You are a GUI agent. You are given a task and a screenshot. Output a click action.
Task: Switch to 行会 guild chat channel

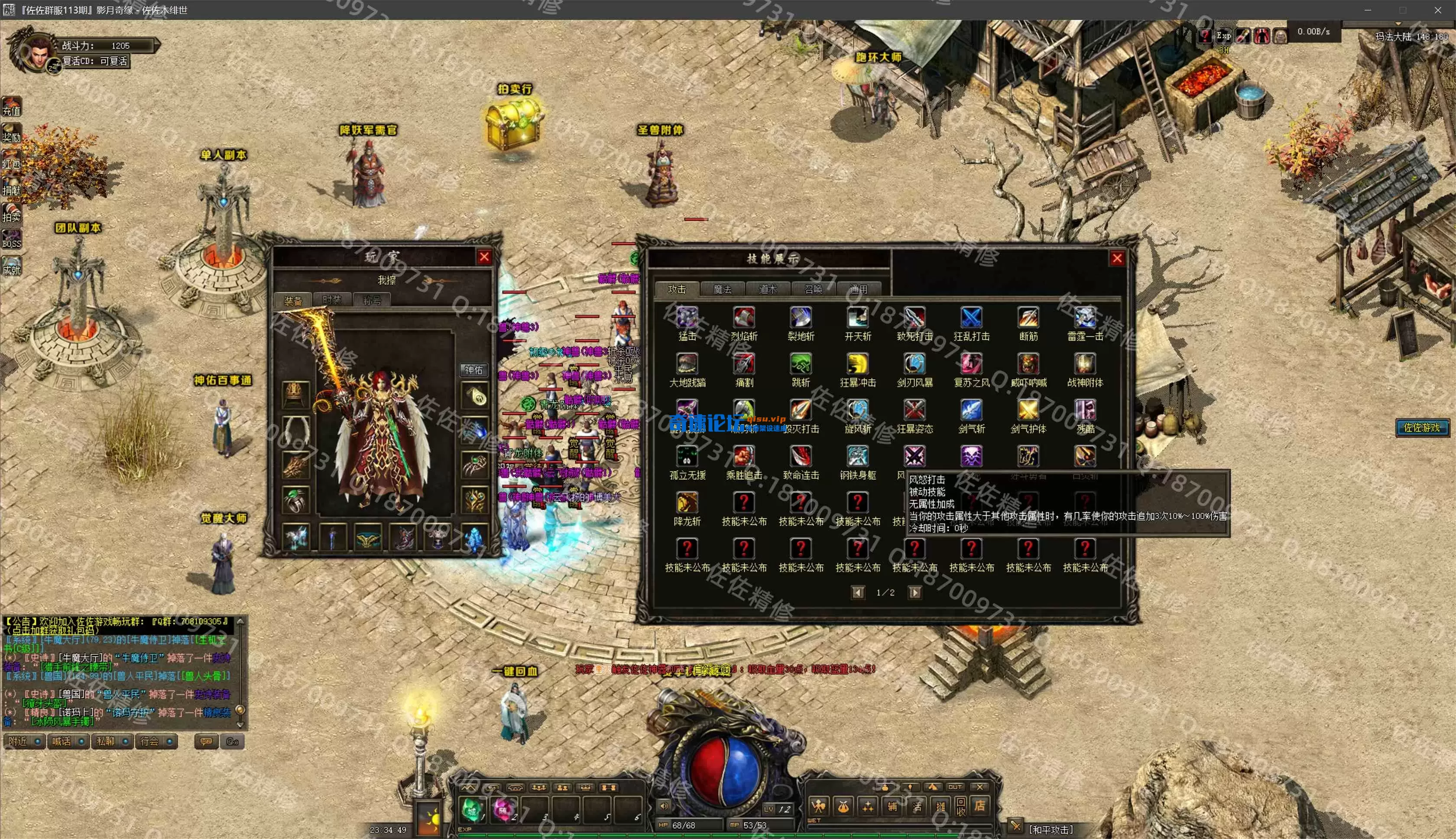coord(156,741)
